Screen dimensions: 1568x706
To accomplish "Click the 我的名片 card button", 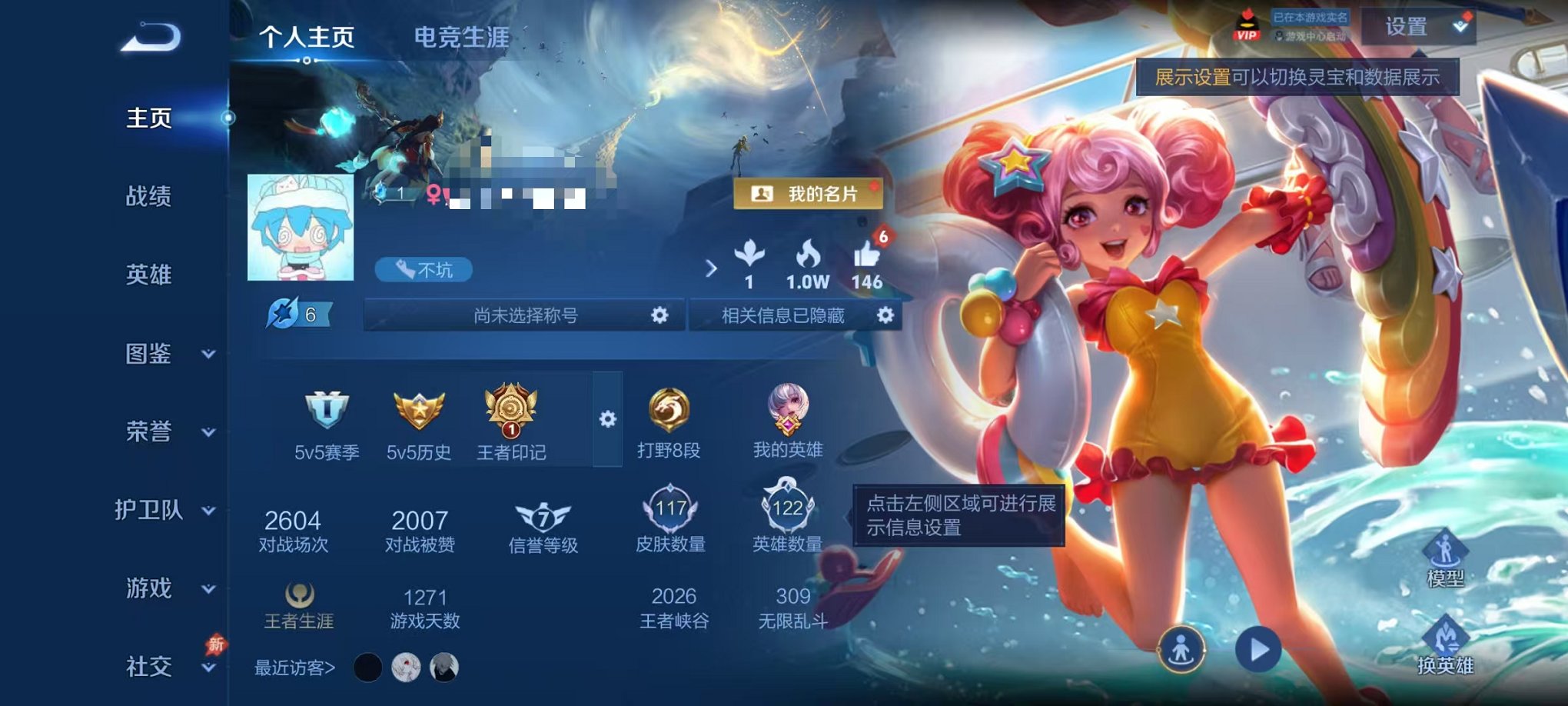I will [809, 194].
